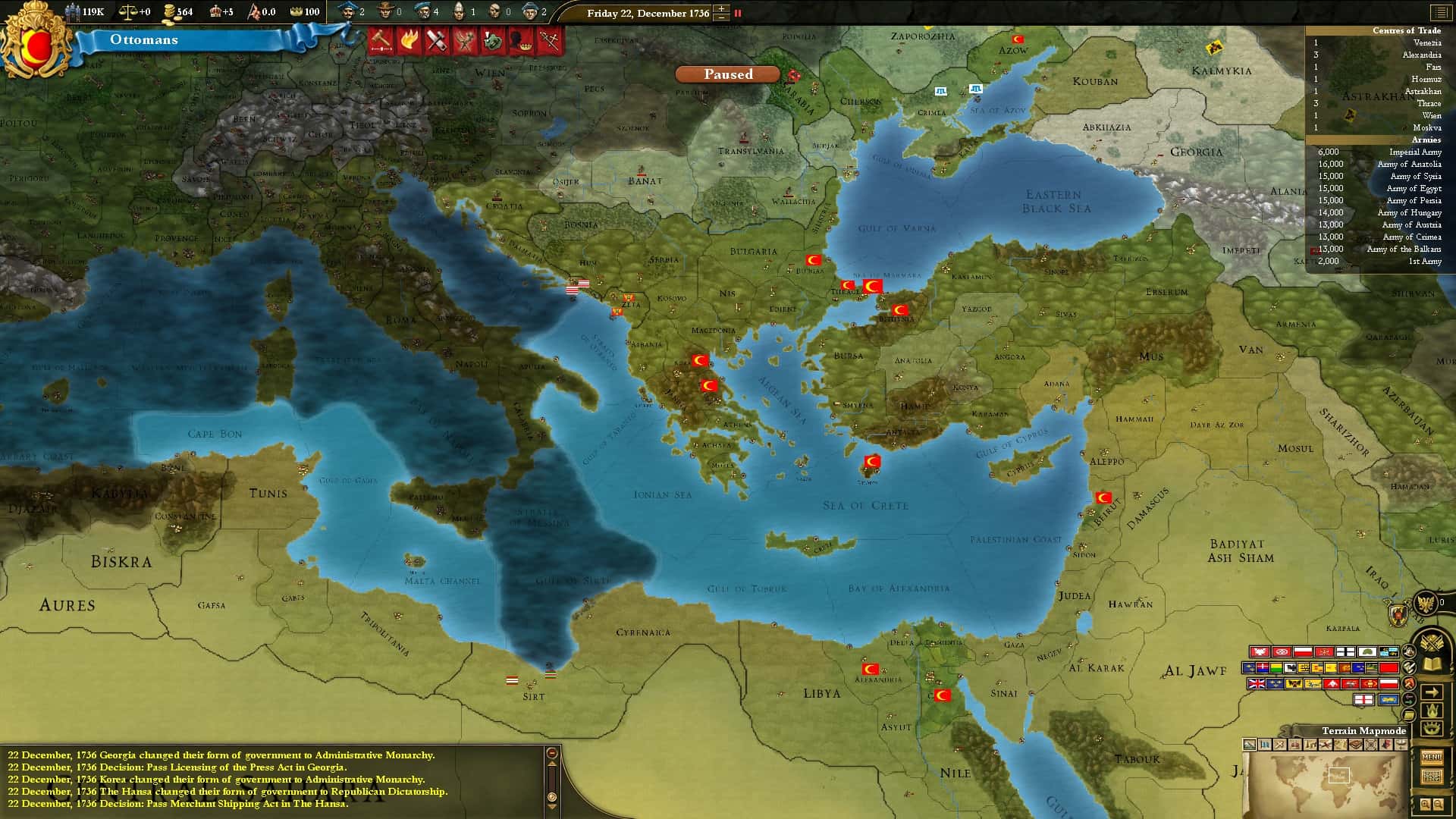Click the arrow icon in the right sidebar
The width and height of the screenshot is (1456, 819).
(x=1432, y=693)
